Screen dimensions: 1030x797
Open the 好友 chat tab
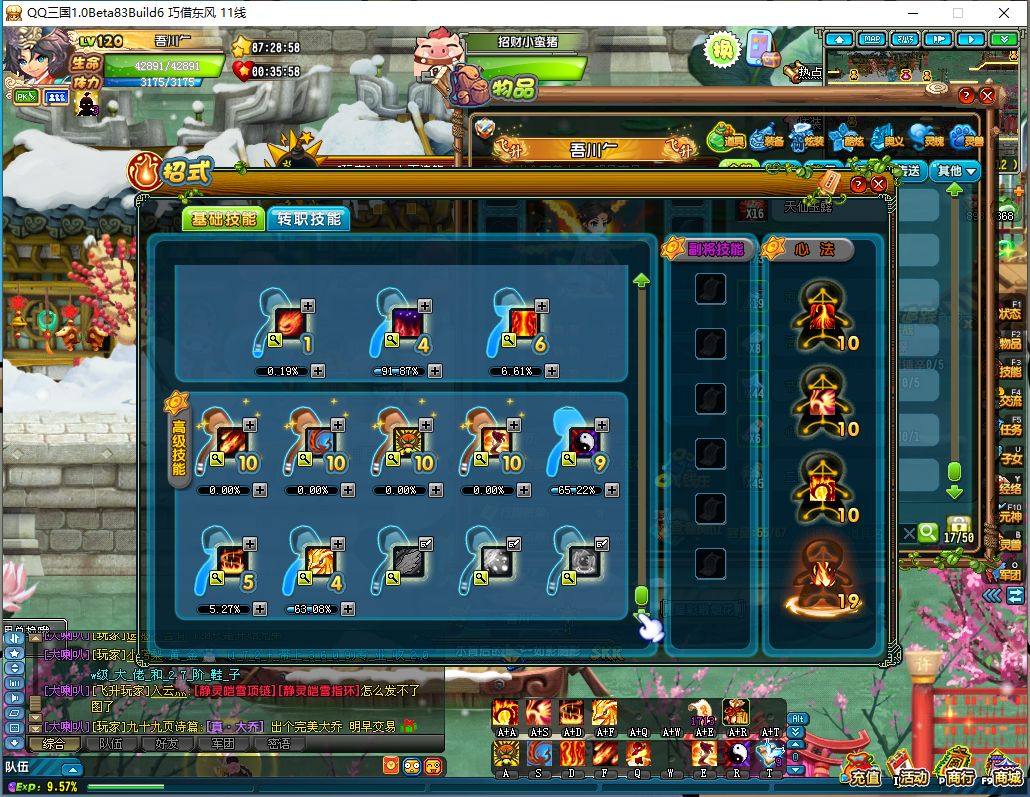tap(166, 743)
